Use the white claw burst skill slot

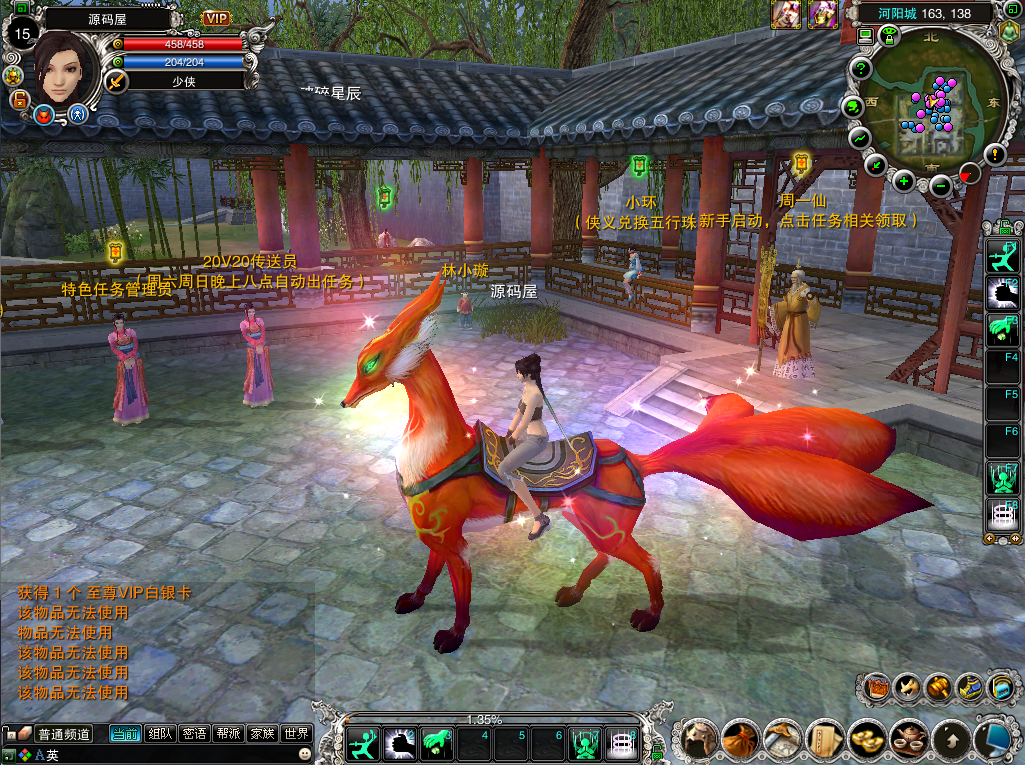coord(399,744)
